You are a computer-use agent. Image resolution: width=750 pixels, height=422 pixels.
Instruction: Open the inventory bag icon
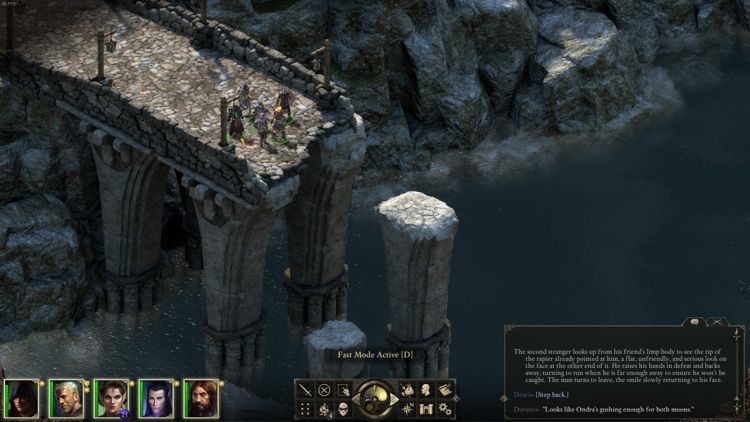click(409, 390)
